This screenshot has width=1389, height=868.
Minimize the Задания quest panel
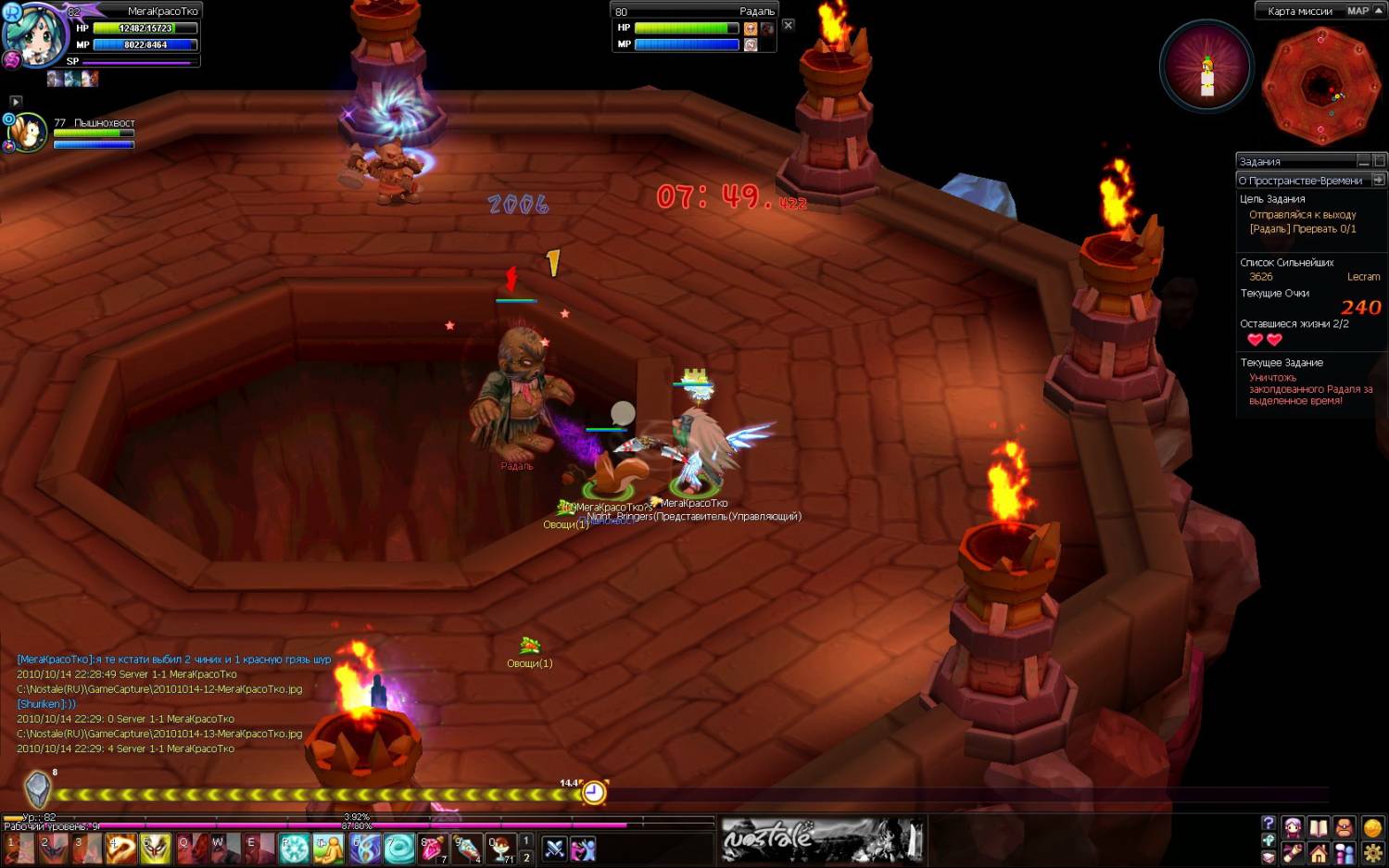tap(1363, 161)
